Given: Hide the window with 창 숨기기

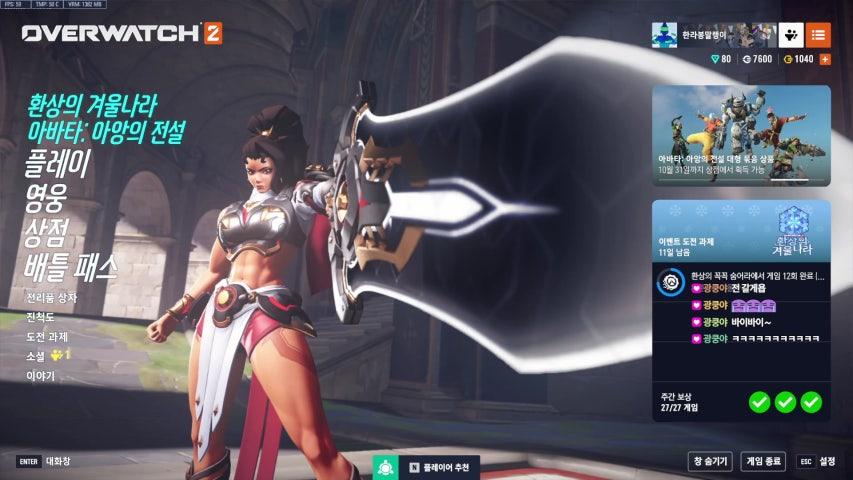Looking at the screenshot, I should 708,461.
